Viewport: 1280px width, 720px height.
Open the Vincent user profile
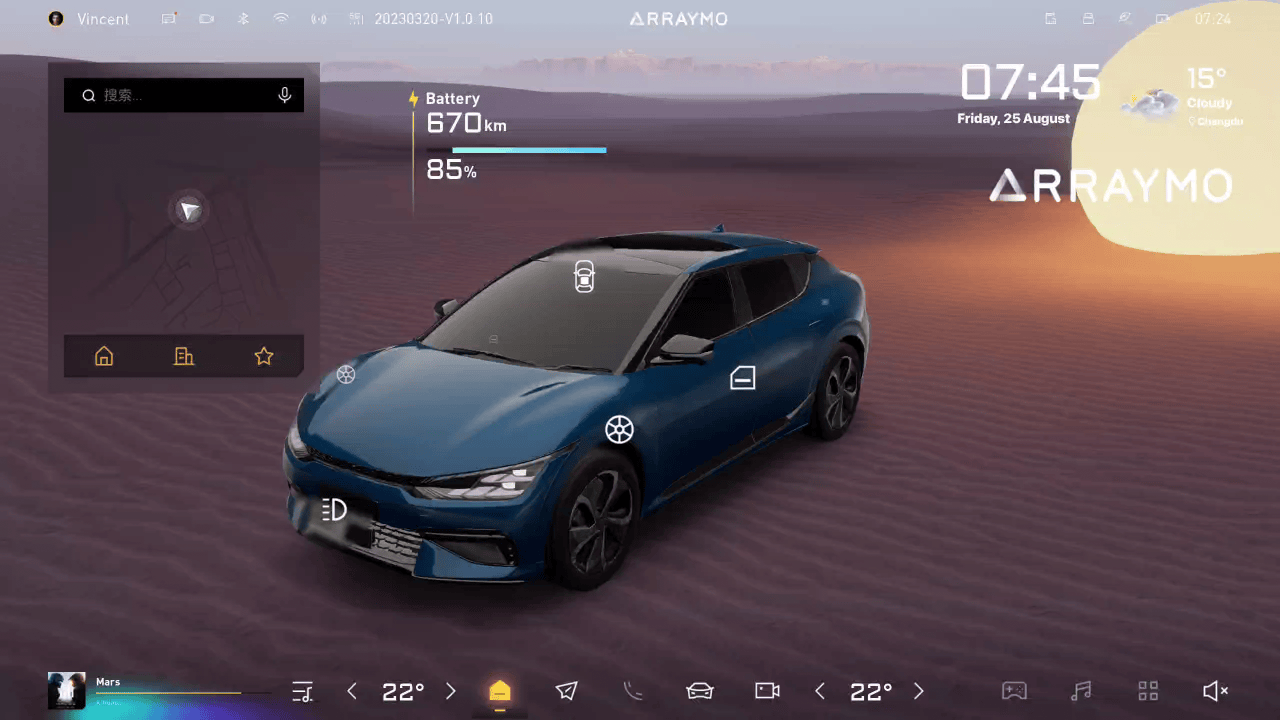(90, 19)
